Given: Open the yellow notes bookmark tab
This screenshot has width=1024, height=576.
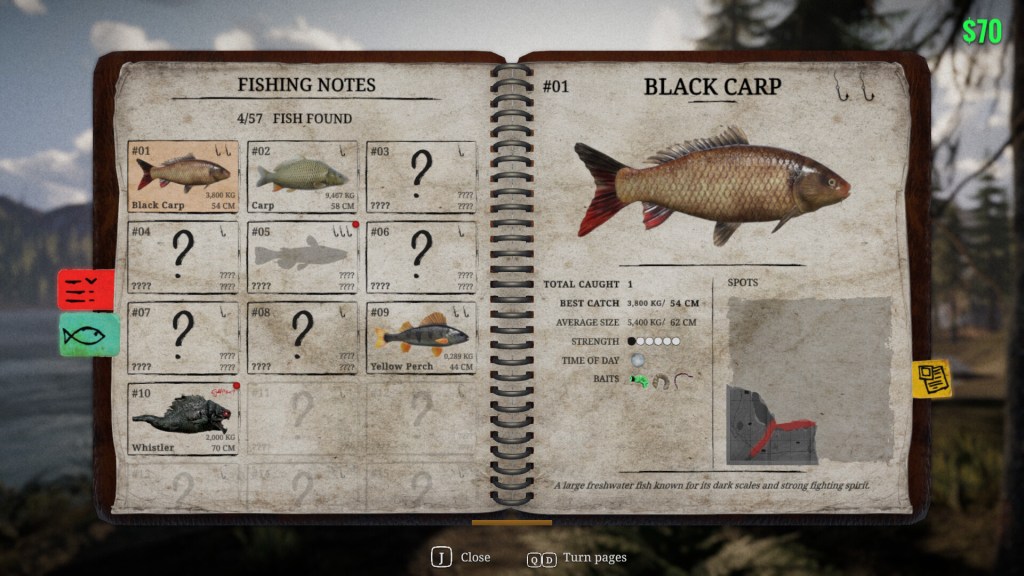Looking at the screenshot, I should tap(931, 379).
